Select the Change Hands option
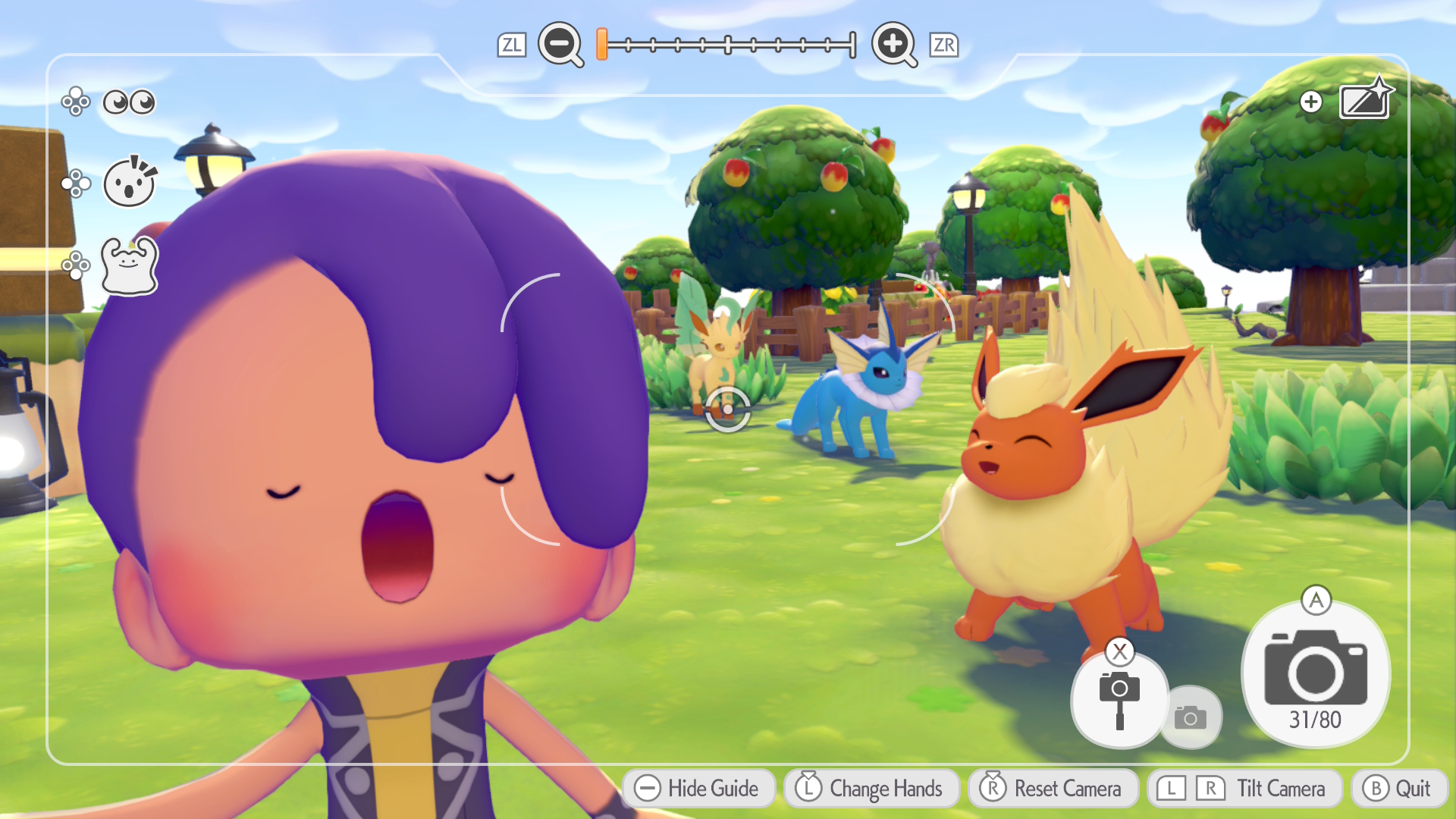1456x819 pixels. point(872,789)
